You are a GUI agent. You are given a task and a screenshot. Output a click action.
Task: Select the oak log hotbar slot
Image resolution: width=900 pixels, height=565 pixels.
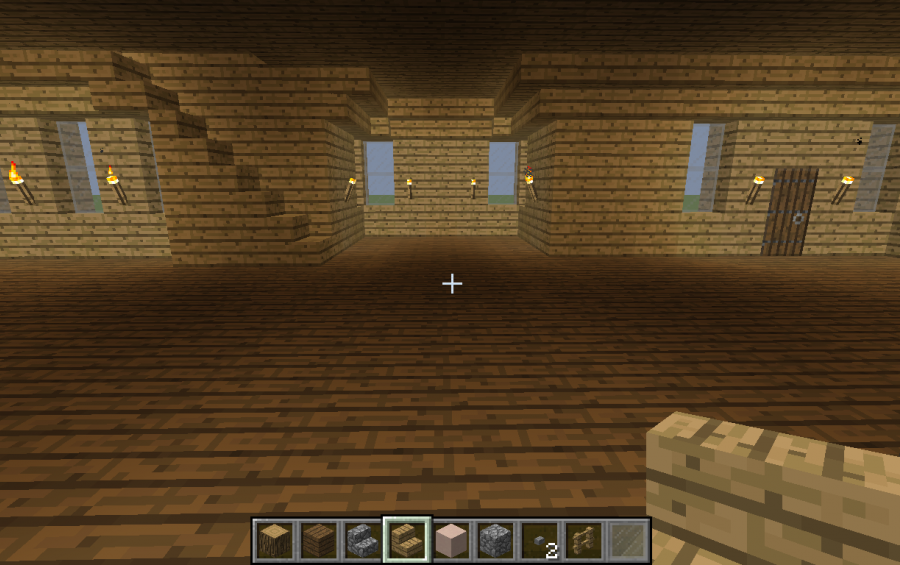(274, 540)
